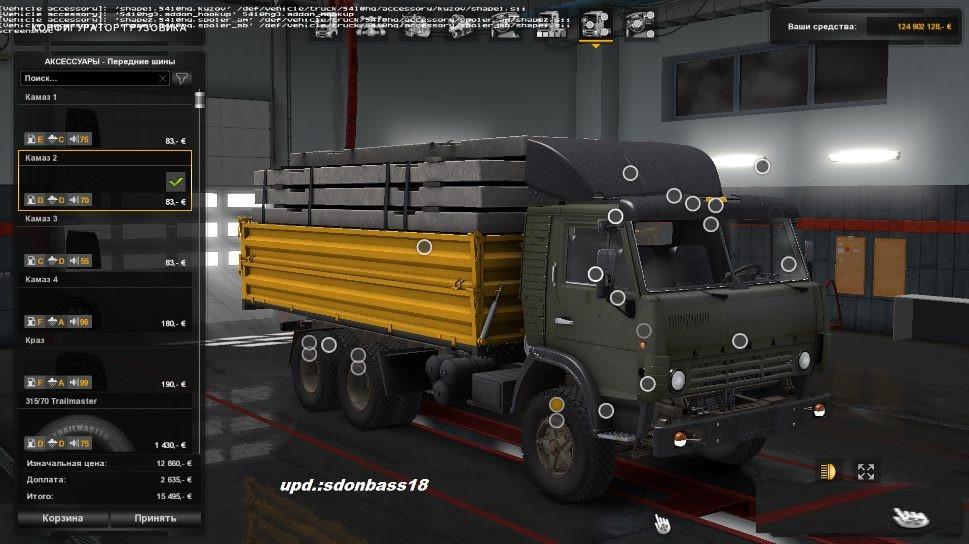Screen dimensions: 969x544
Task: Toggle the truck headlights icon
Action: click(827, 471)
